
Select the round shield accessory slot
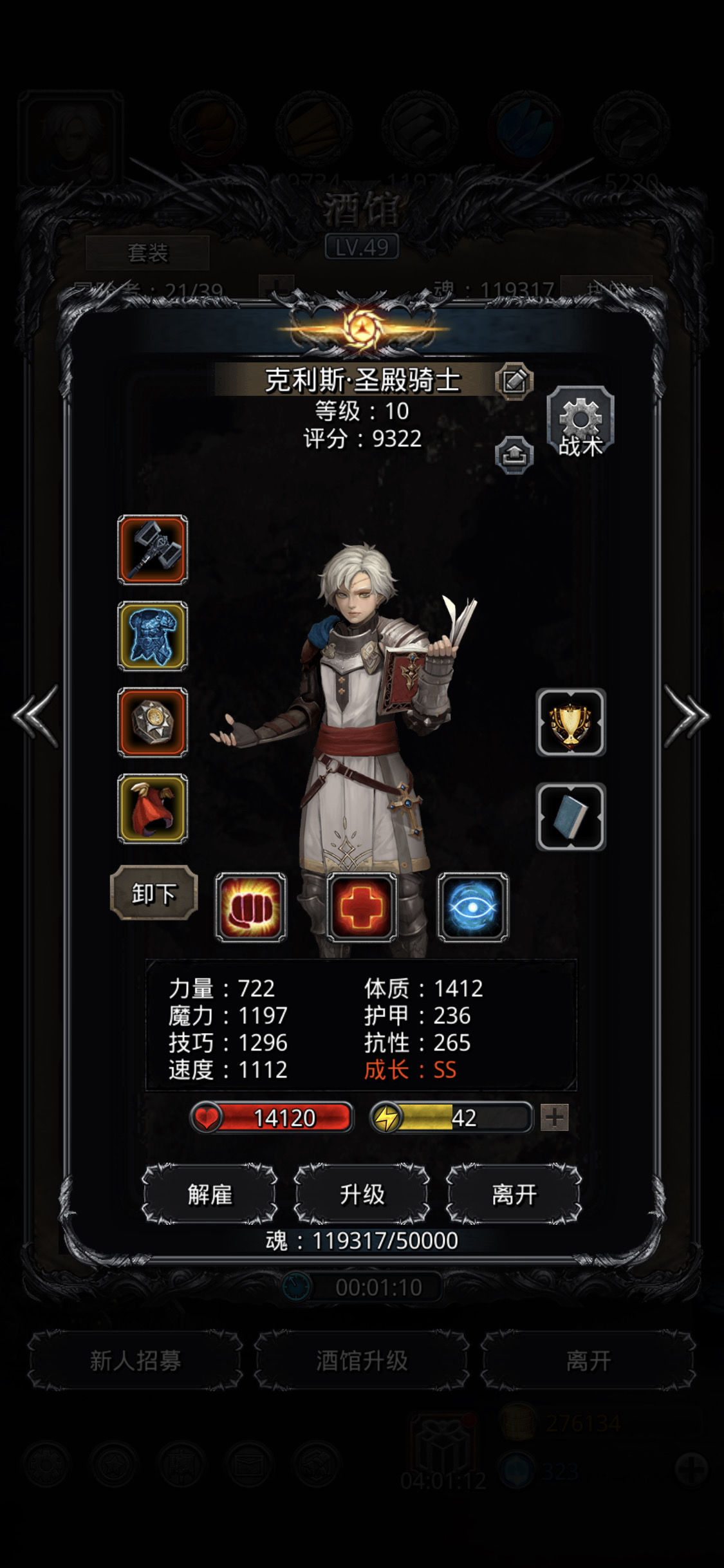click(153, 722)
